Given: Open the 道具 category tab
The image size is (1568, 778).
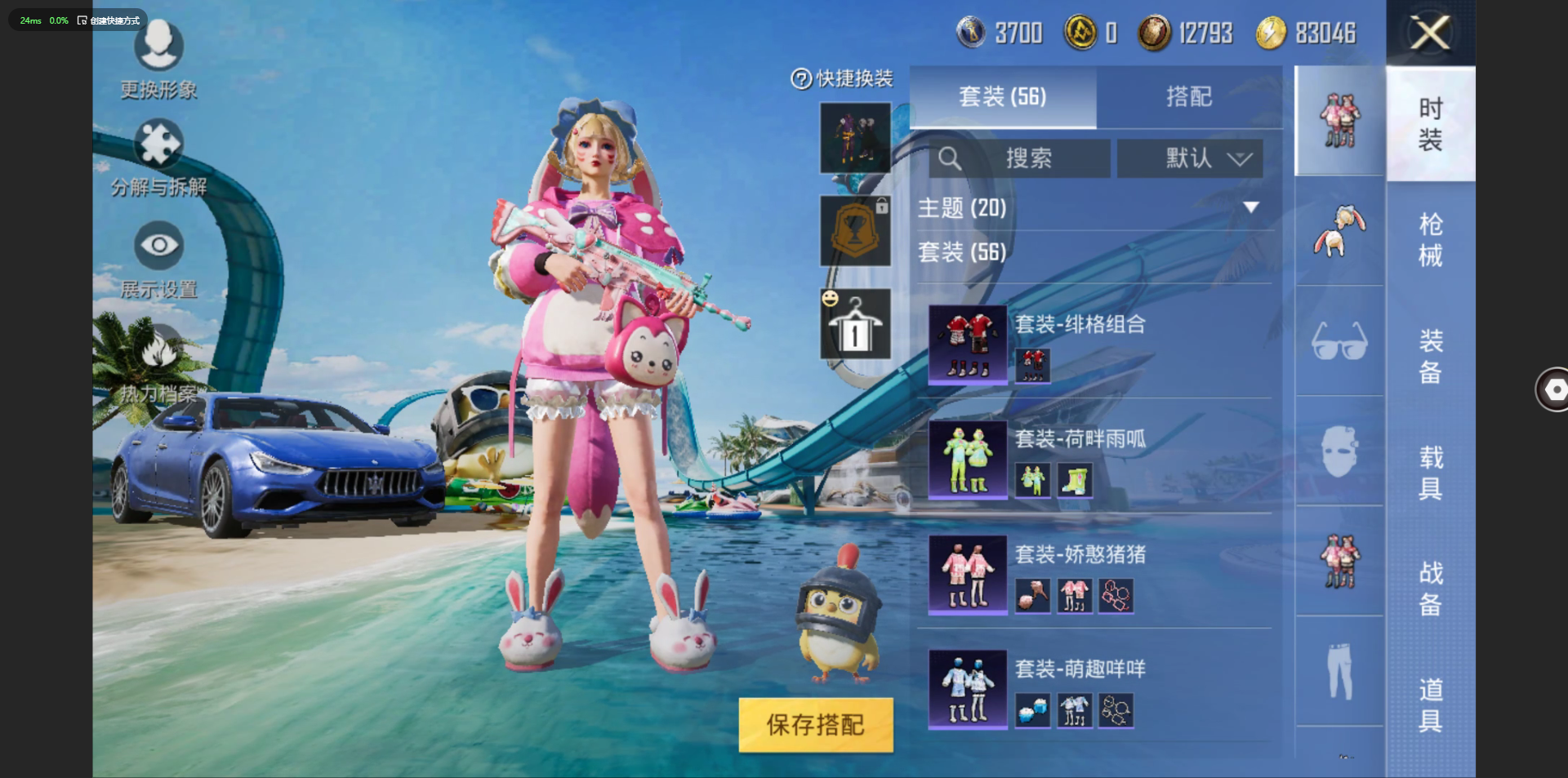Looking at the screenshot, I should pyautogui.click(x=1430, y=705).
